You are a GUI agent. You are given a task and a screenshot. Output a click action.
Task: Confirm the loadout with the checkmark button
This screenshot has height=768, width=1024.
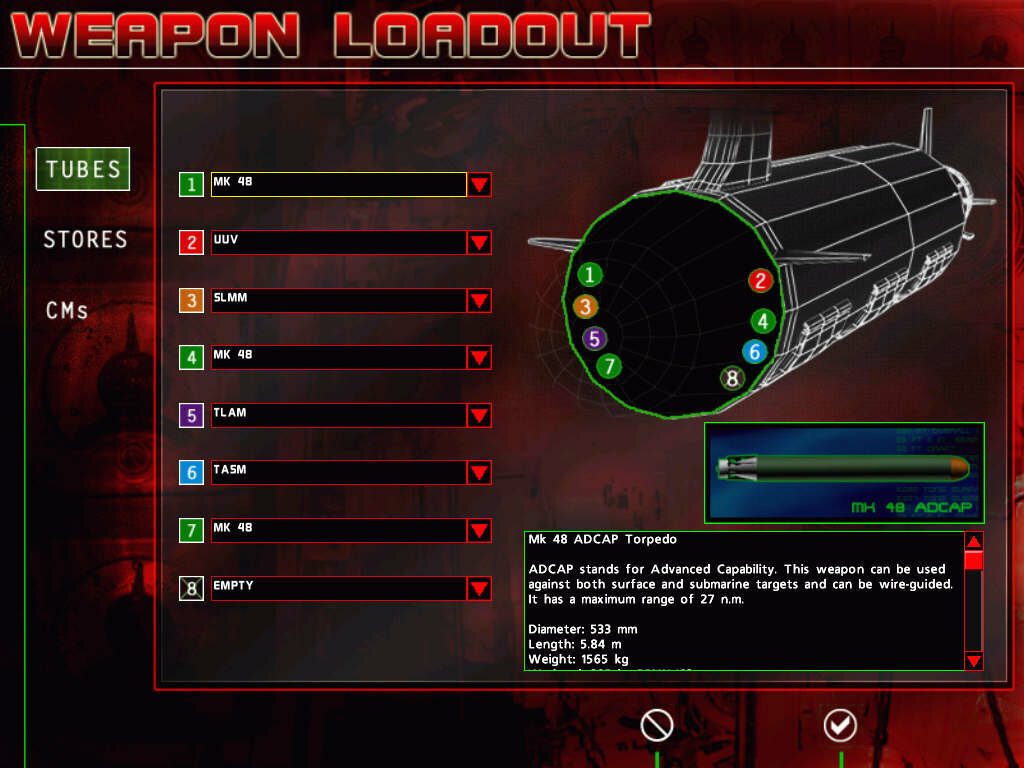(x=840, y=726)
